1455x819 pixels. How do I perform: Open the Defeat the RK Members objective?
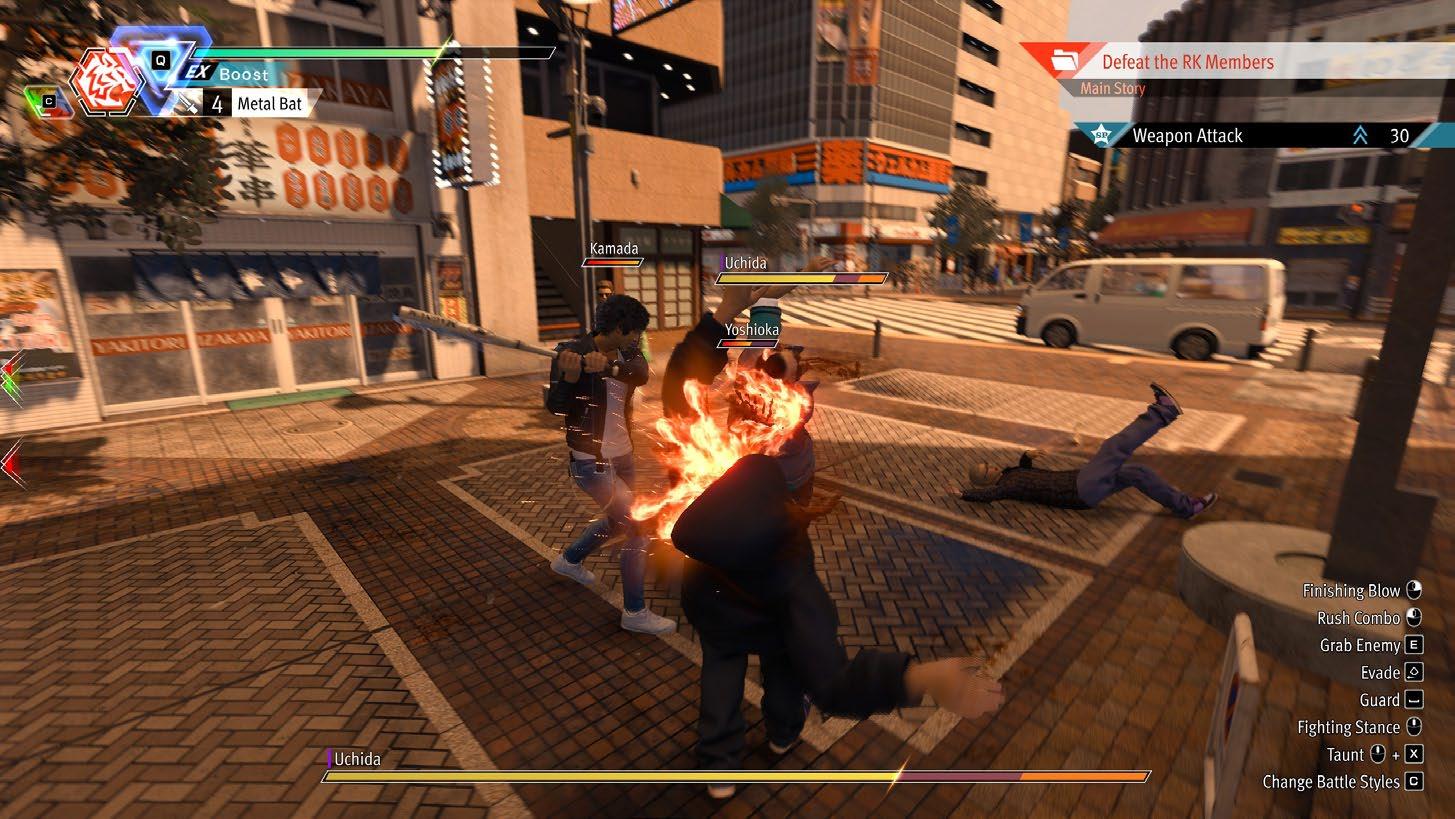pos(1187,62)
